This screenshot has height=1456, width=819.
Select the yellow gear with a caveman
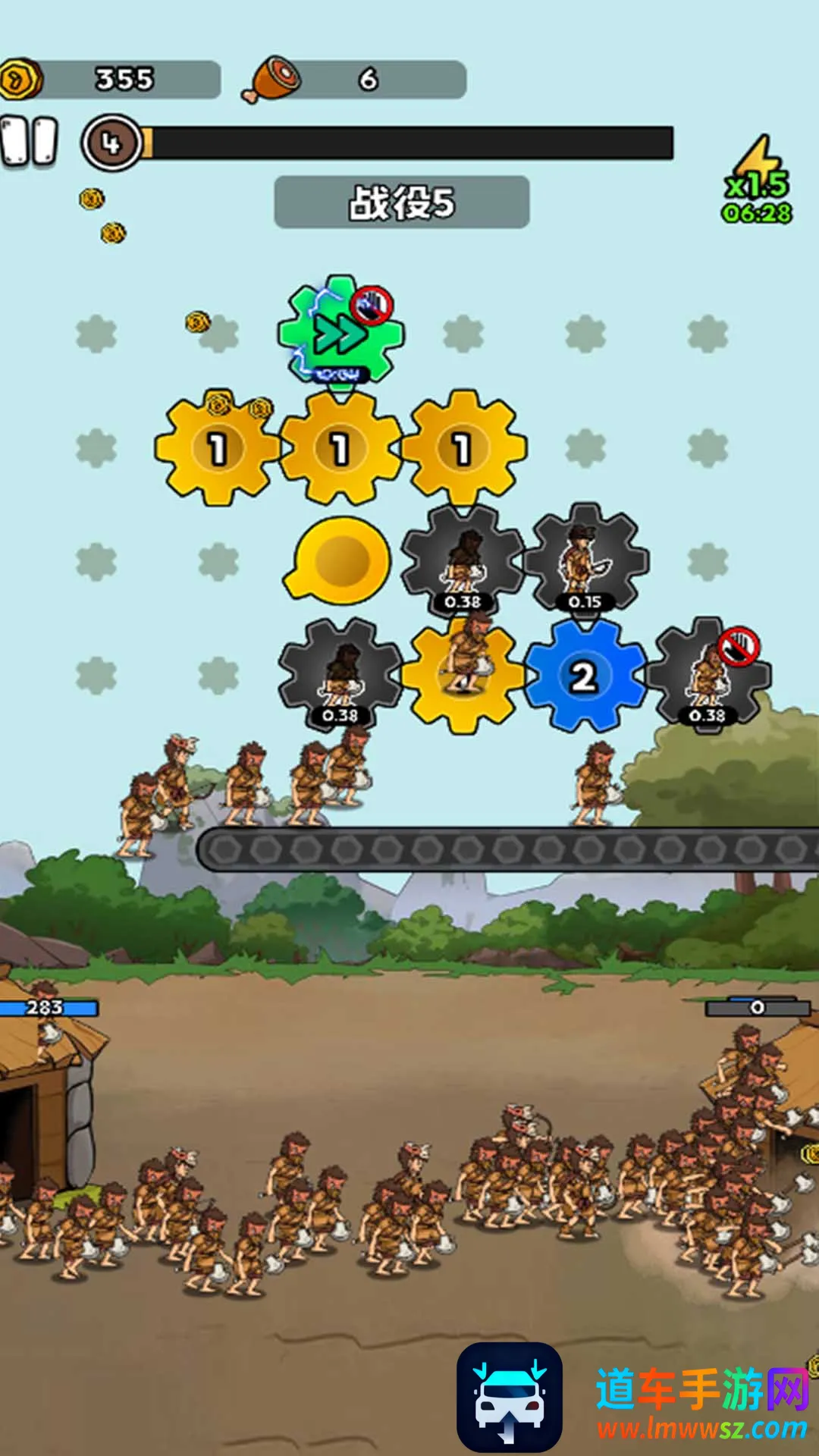tap(463, 674)
